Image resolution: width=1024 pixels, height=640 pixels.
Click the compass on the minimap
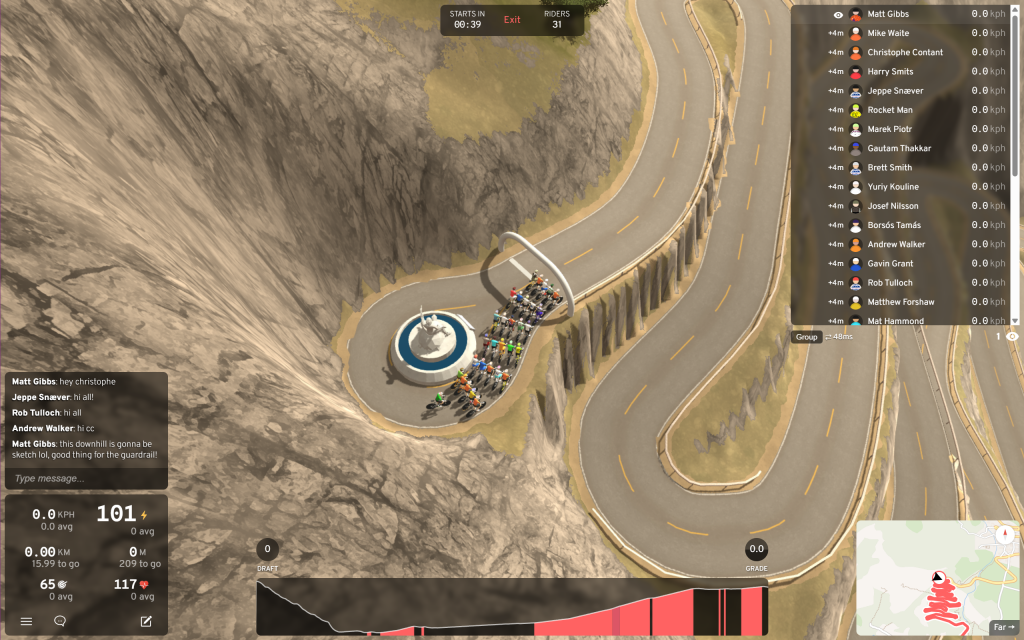(1003, 534)
